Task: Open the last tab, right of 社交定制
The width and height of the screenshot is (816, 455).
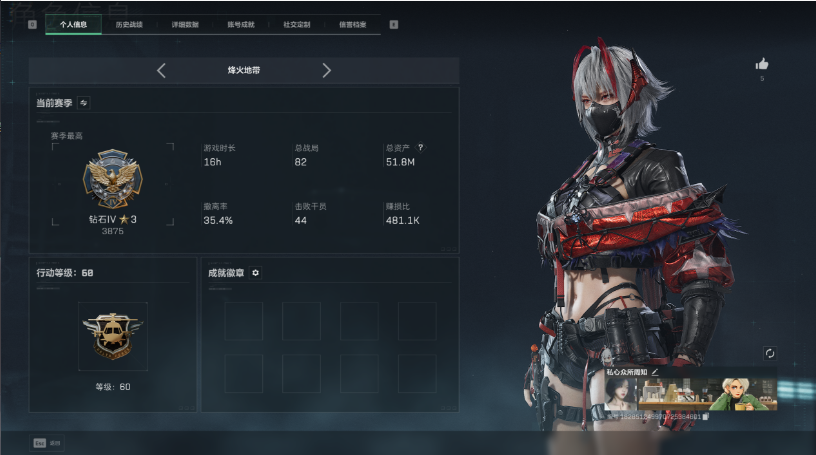Action: [x=352, y=22]
